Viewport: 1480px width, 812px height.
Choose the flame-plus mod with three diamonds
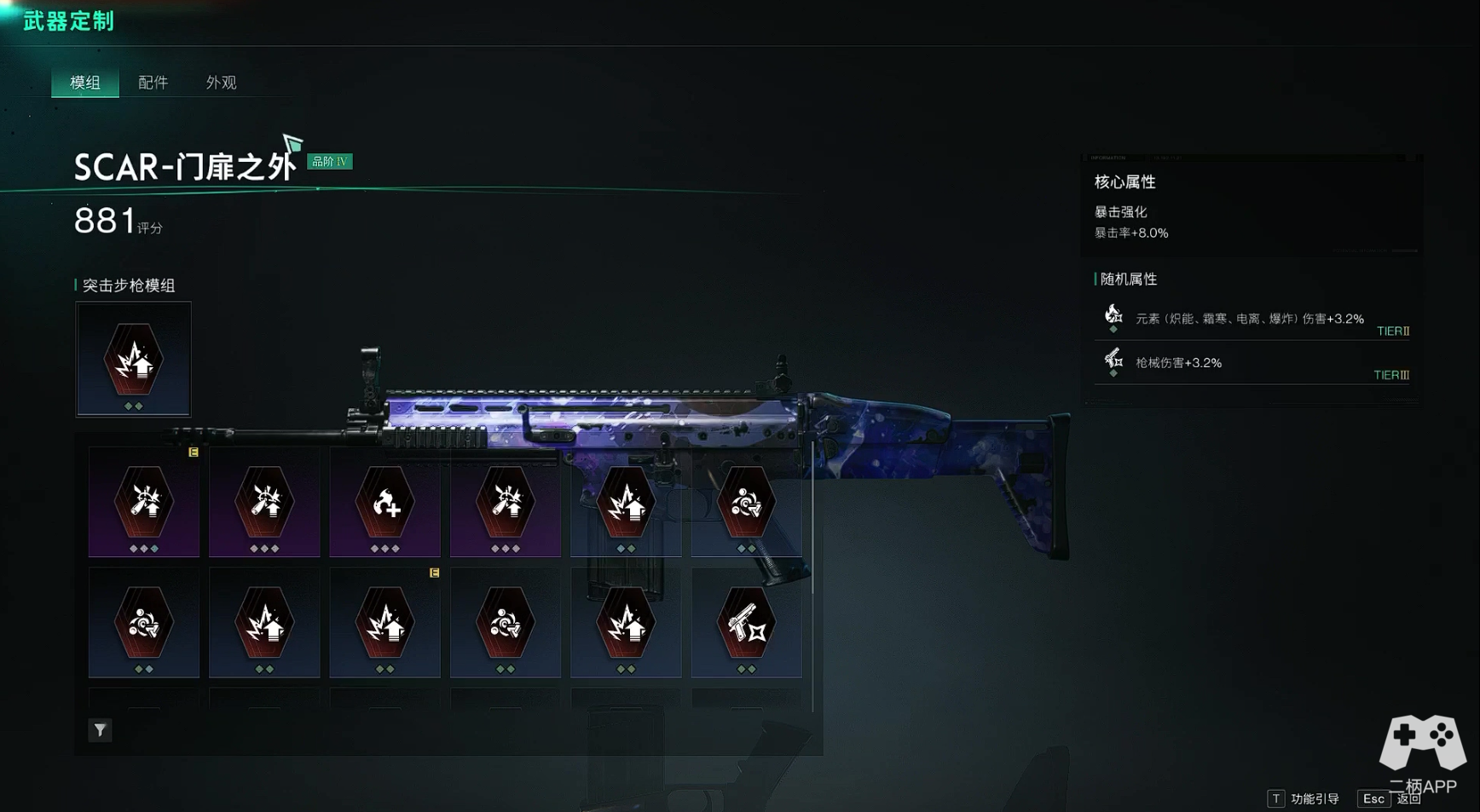pyautogui.click(x=385, y=503)
